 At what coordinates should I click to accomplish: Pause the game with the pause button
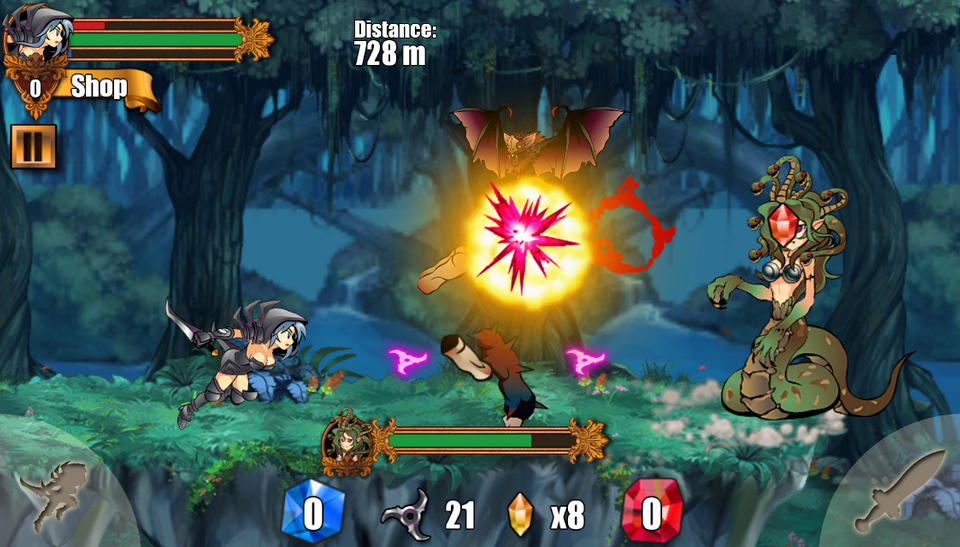click(x=33, y=146)
